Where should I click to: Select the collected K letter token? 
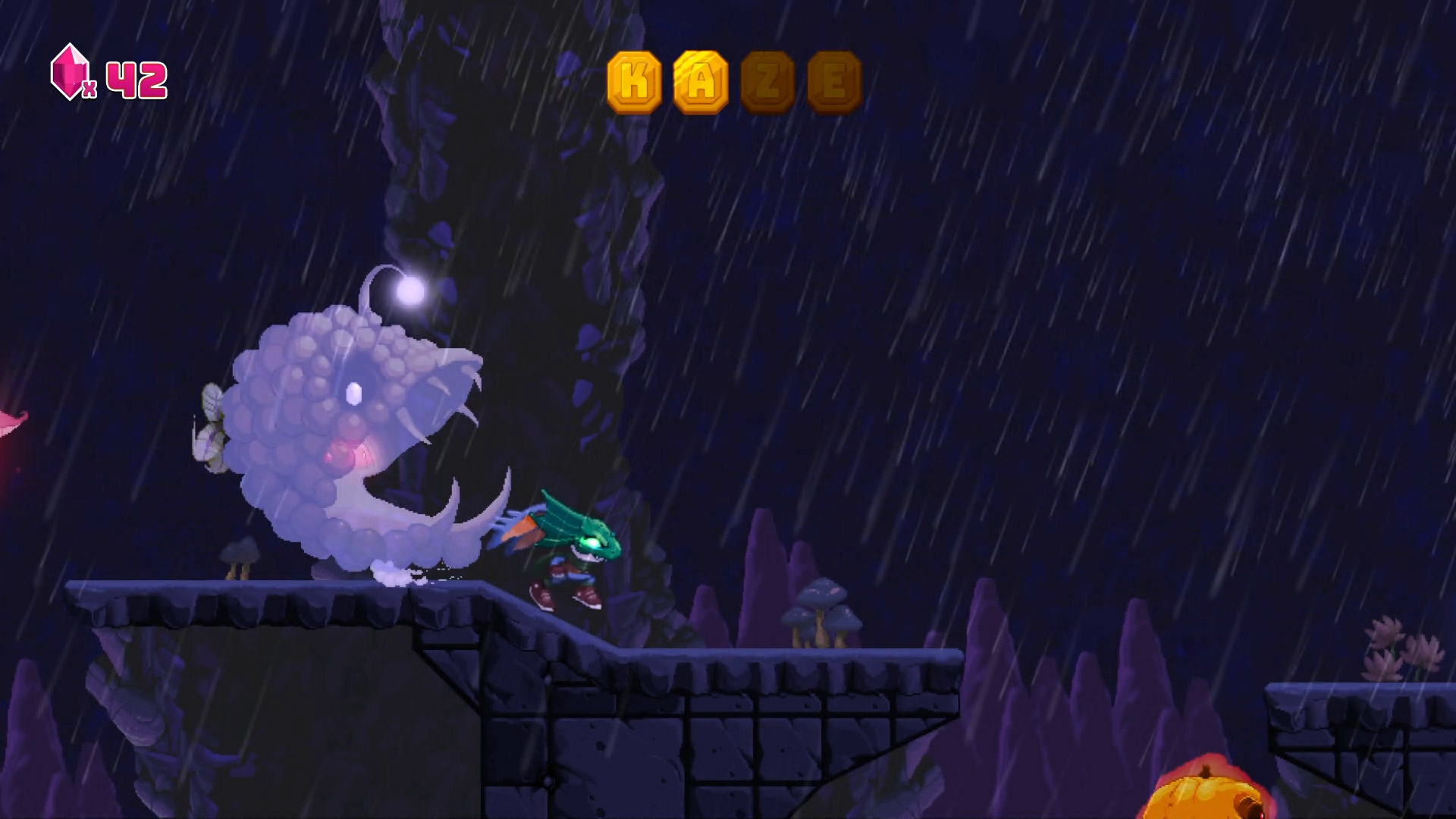pos(635,82)
